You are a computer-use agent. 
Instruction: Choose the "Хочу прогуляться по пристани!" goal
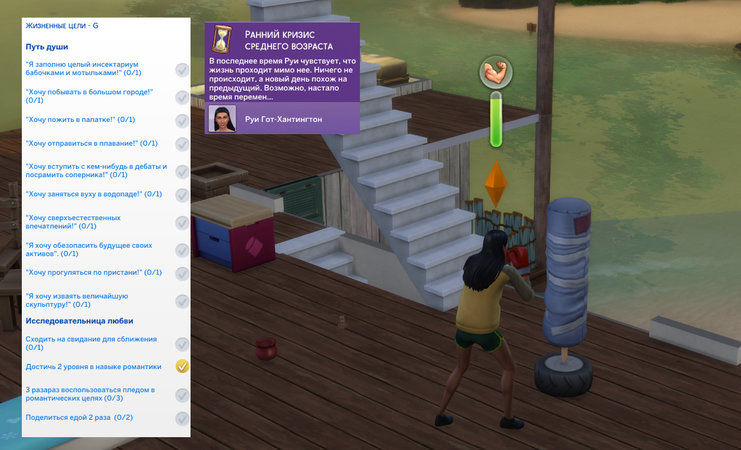click(93, 272)
